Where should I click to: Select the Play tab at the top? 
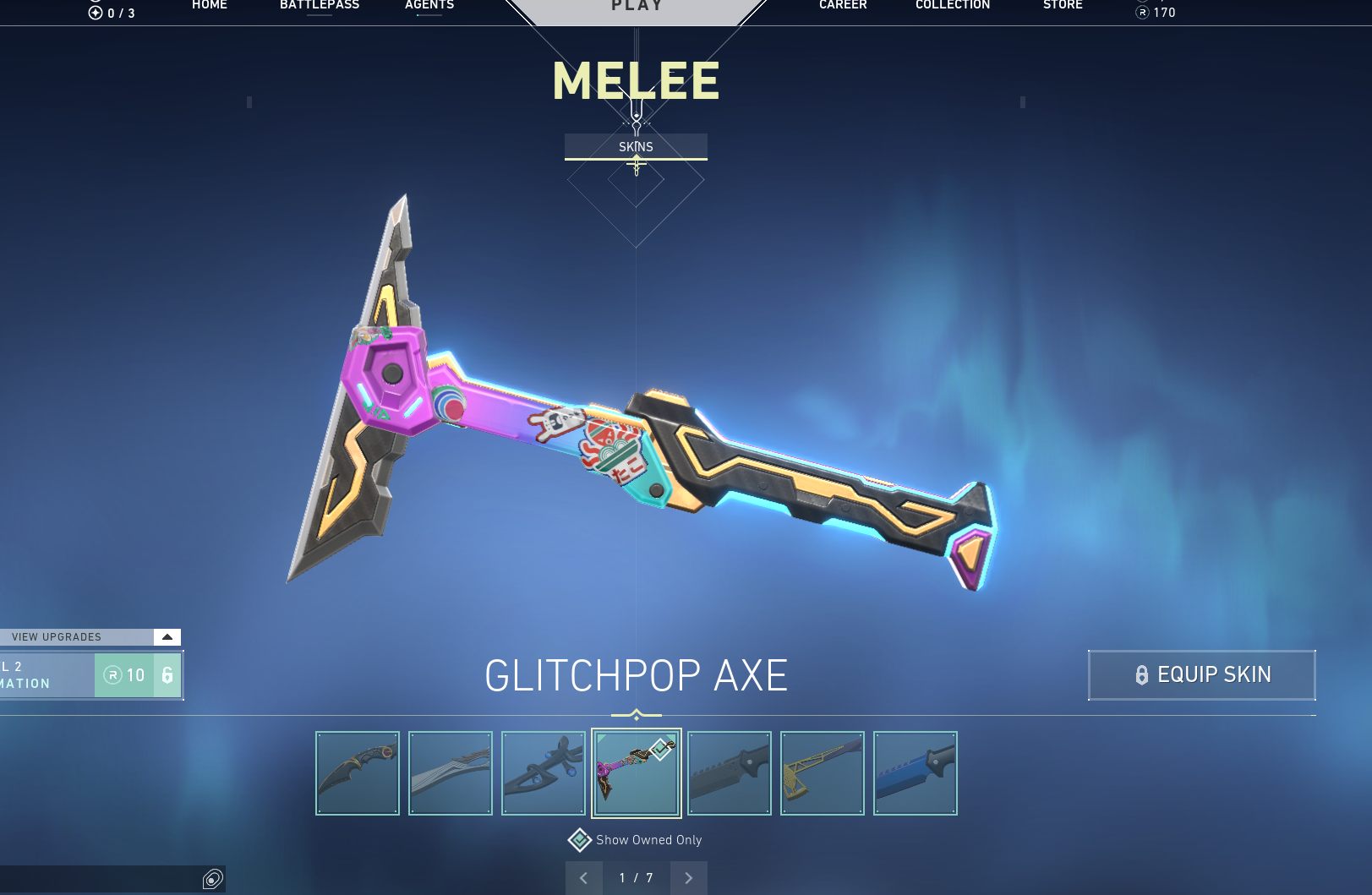[637, 7]
